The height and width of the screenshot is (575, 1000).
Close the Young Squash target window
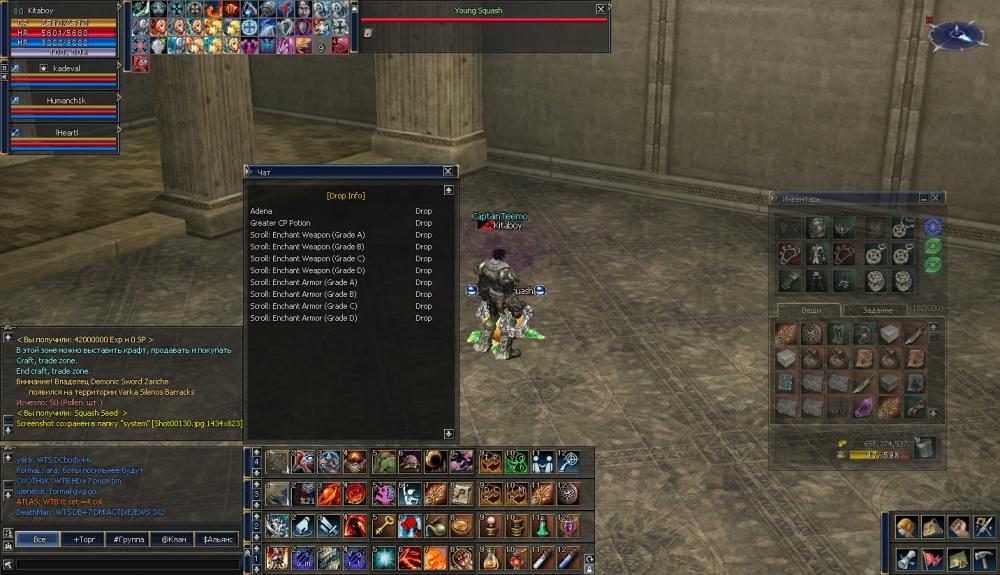(600, 9)
